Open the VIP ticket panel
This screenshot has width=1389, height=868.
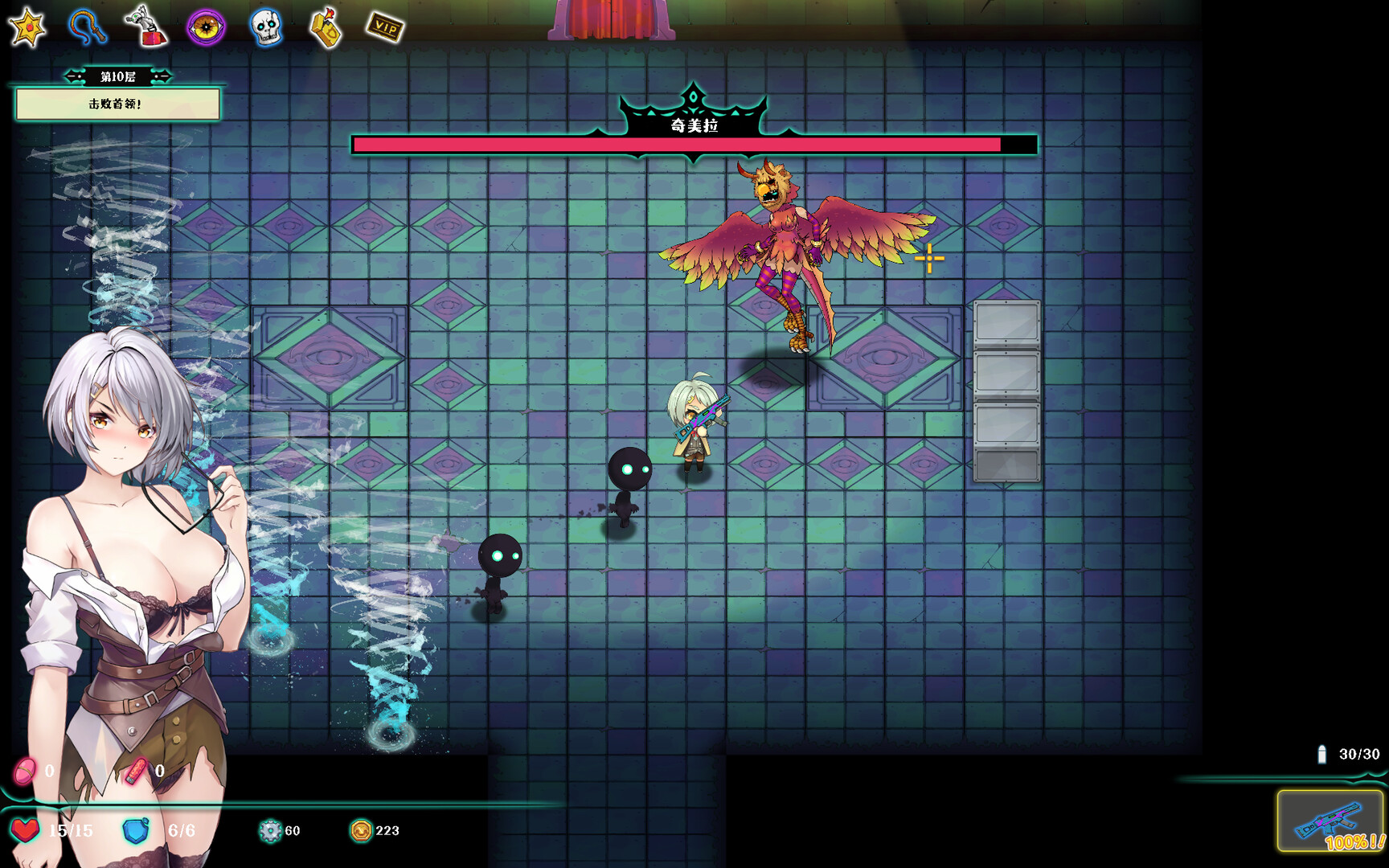tap(386, 27)
